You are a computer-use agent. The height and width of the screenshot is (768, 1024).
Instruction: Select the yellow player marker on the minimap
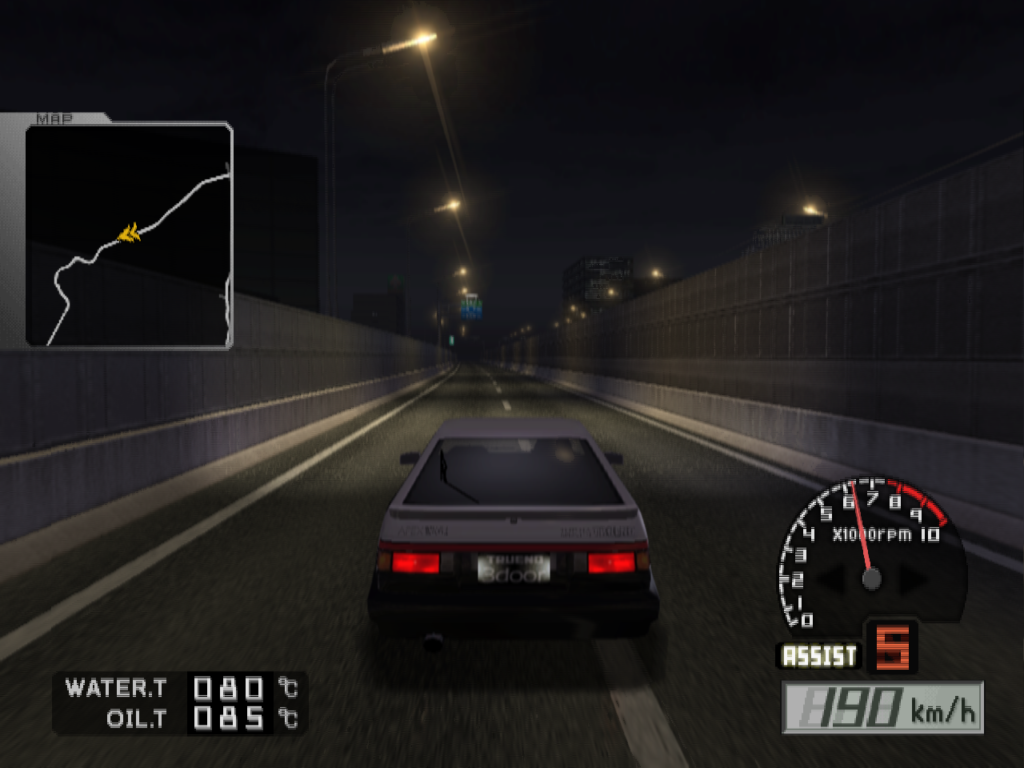click(129, 233)
